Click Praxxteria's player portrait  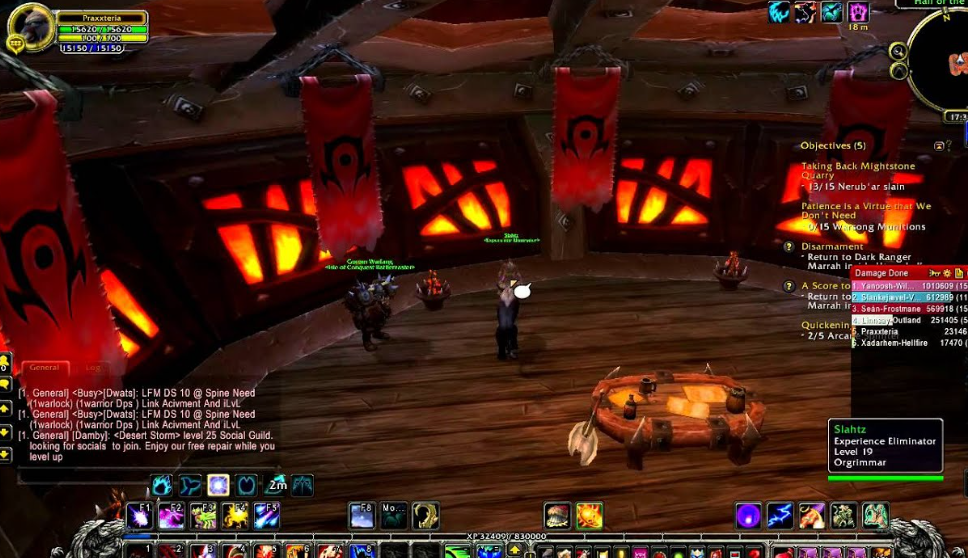[x=29, y=26]
